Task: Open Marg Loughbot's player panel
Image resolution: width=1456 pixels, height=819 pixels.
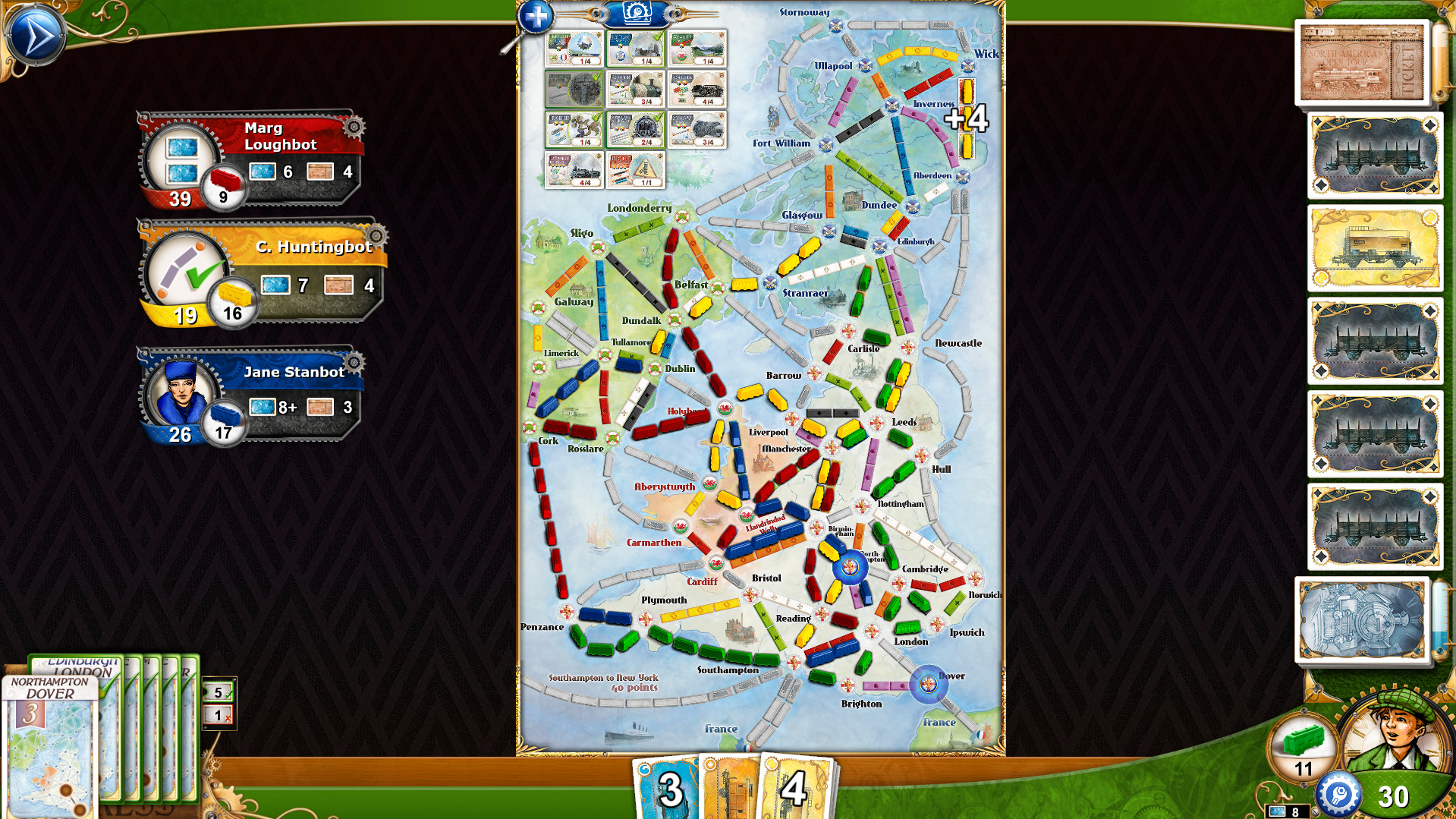Action: (258, 156)
